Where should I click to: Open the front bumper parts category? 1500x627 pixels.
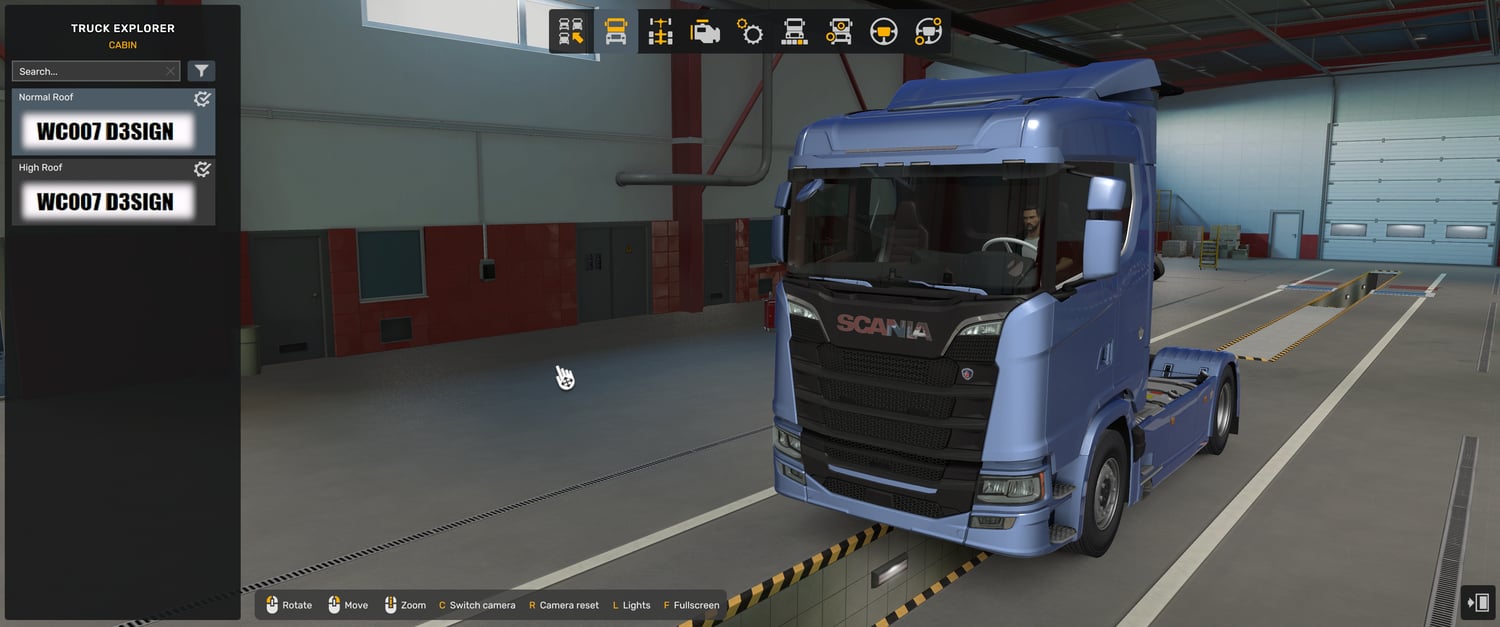[x=795, y=32]
